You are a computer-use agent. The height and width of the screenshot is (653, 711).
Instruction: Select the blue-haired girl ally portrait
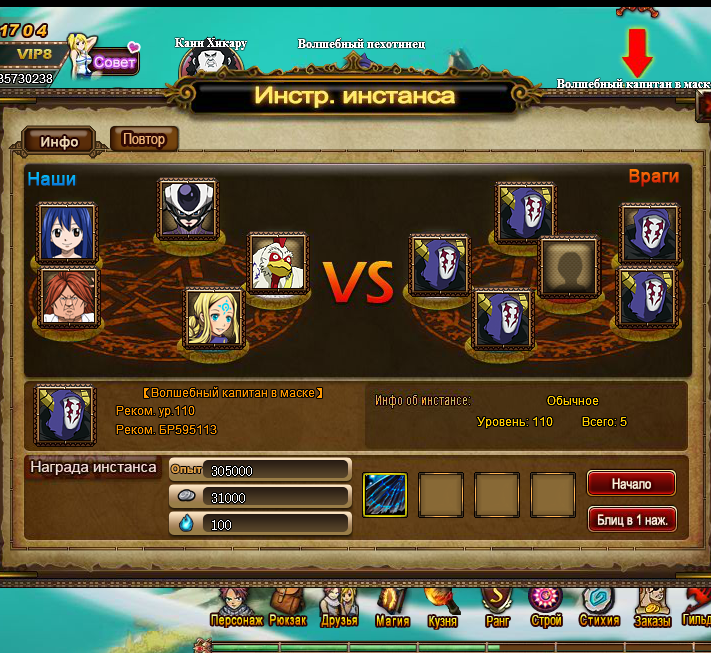tap(69, 232)
